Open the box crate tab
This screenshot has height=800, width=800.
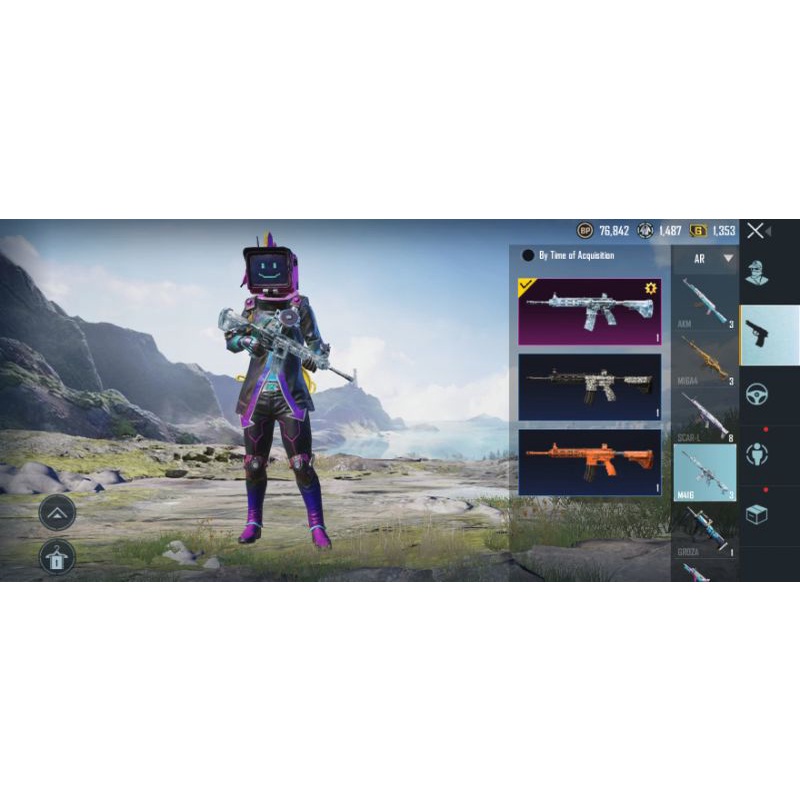tap(758, 514)
